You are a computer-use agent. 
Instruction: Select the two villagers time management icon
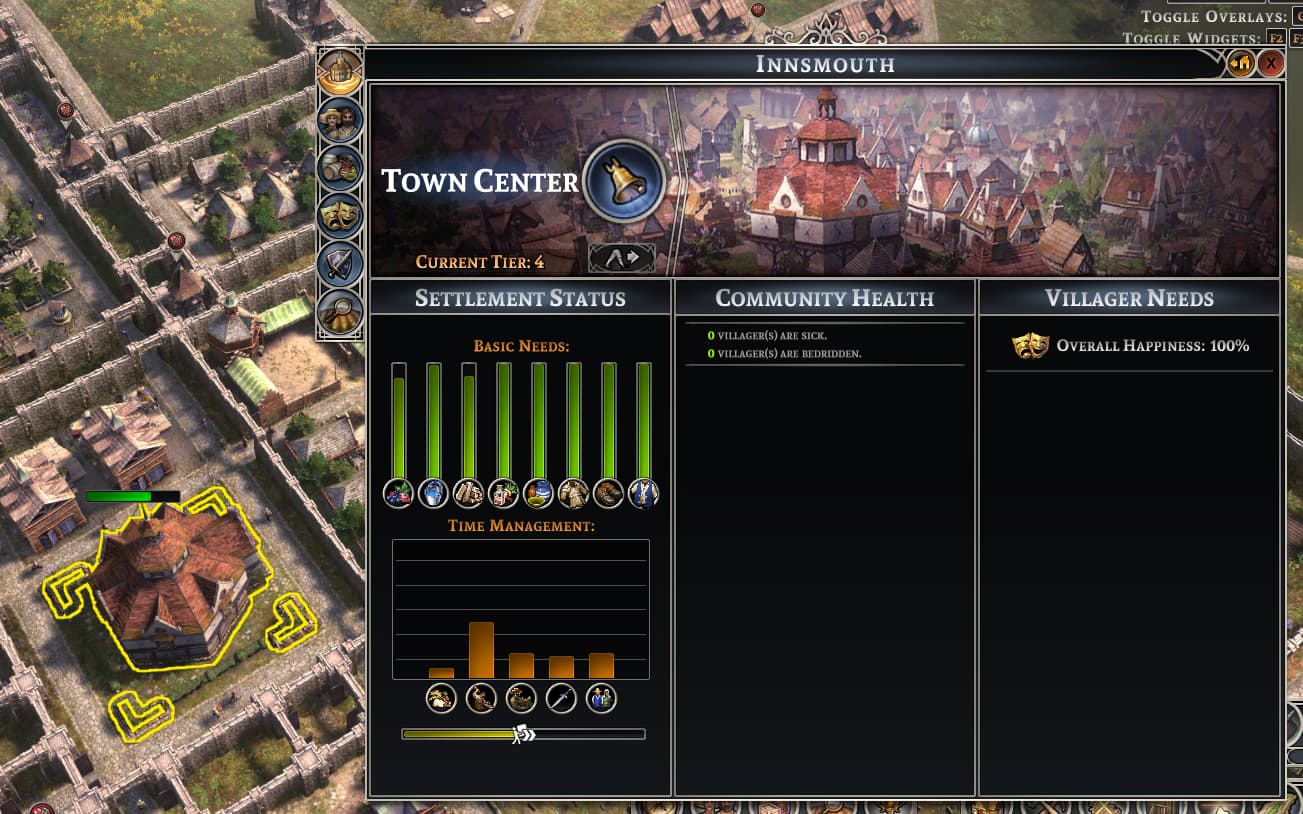(x=601, y=698)
